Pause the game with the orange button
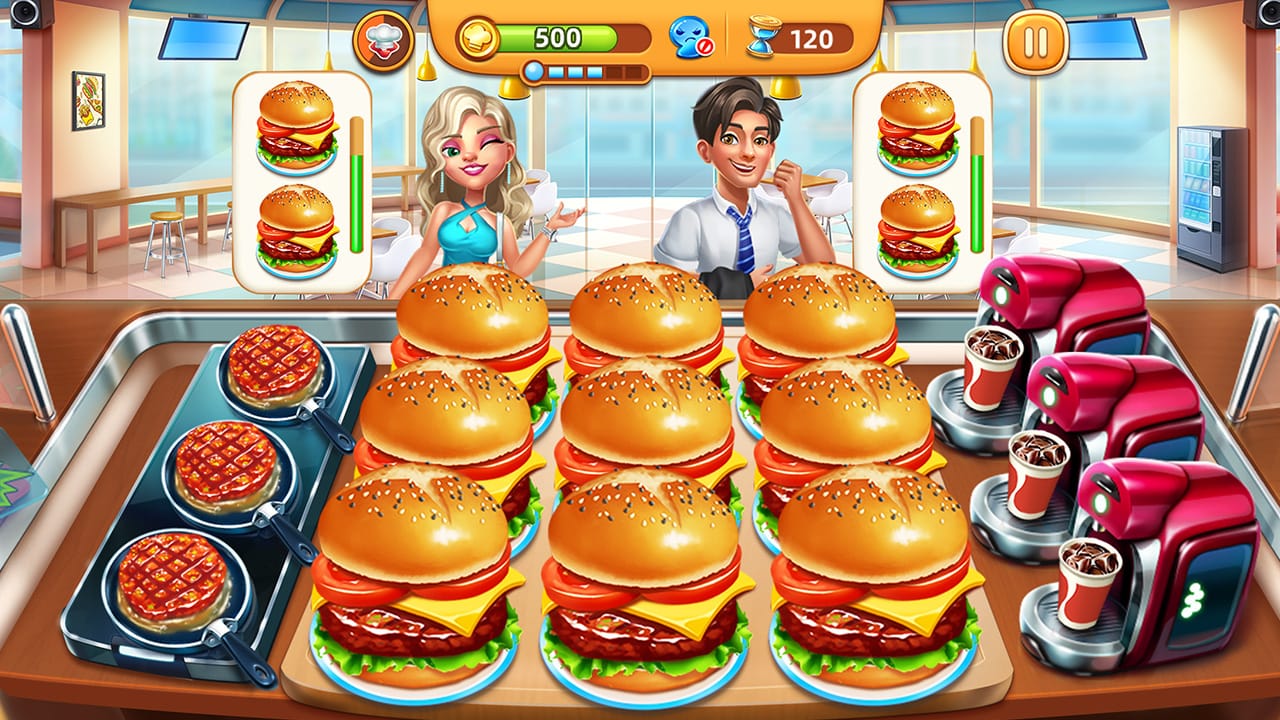1280x720 pixels. point(1036,43)
